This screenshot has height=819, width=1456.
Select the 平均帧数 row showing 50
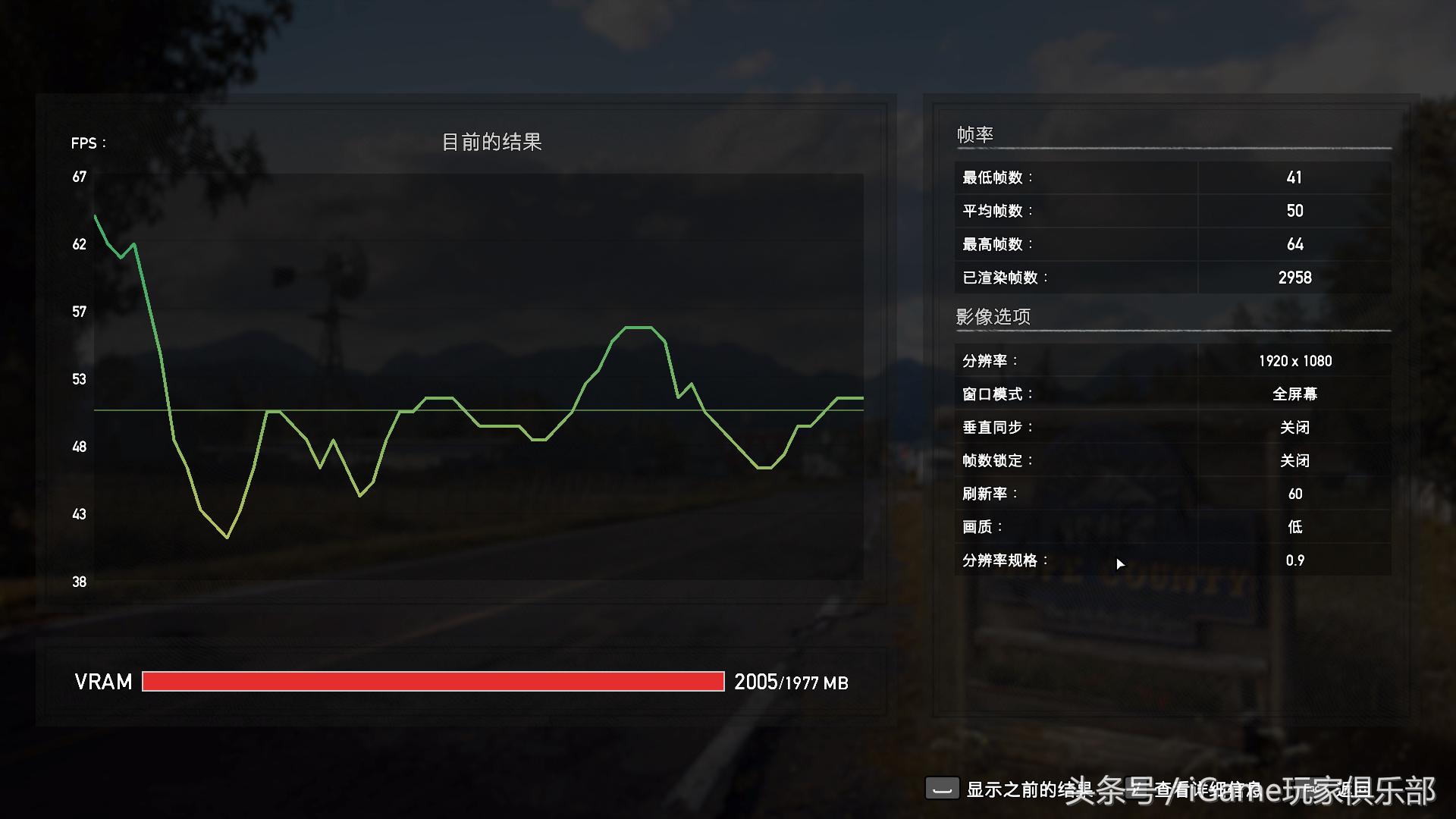1294,210
